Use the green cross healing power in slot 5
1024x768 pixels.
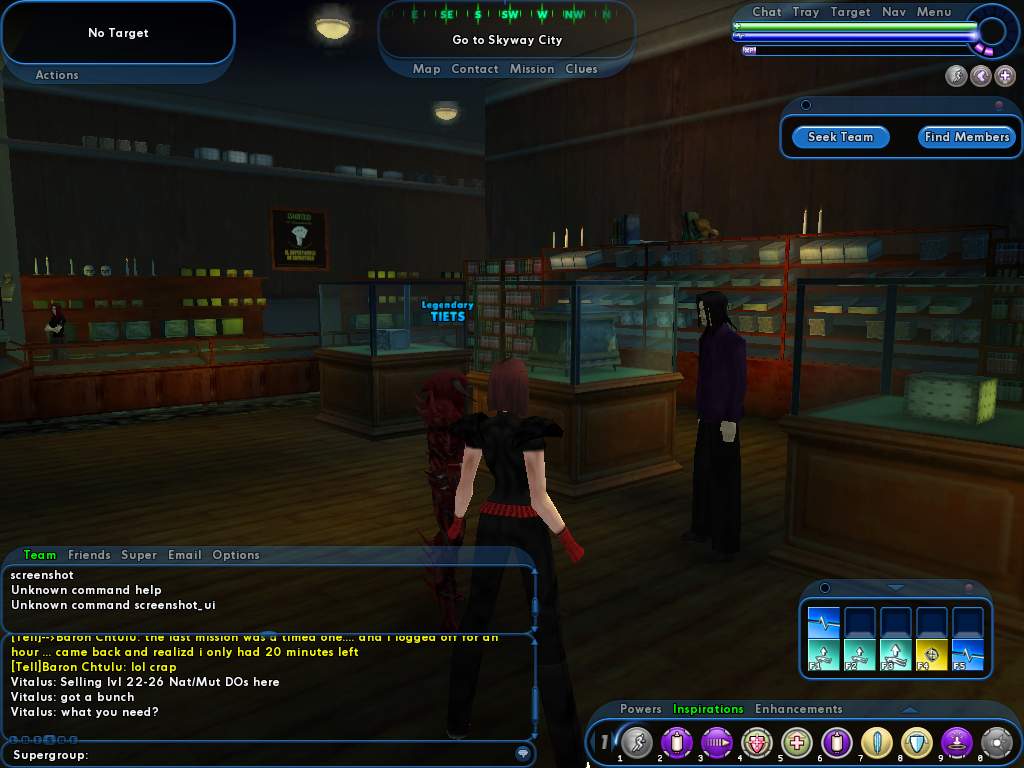point(797,742)
